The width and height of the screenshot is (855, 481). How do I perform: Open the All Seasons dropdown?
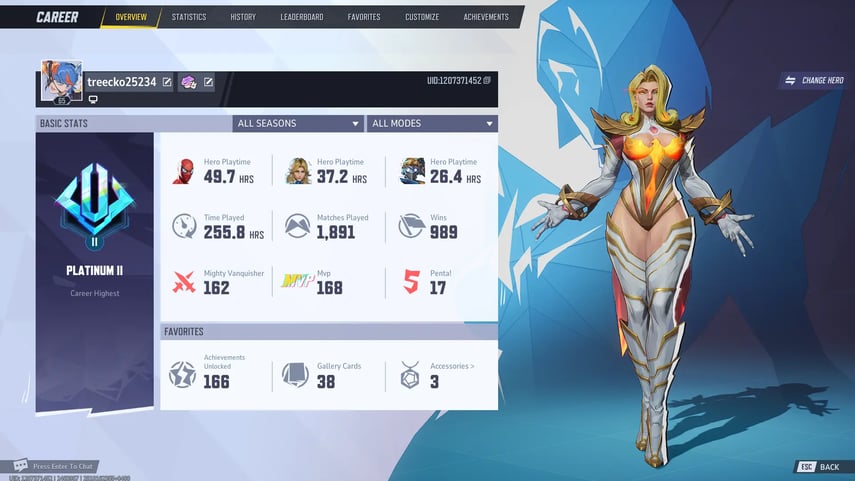[298, 124]
